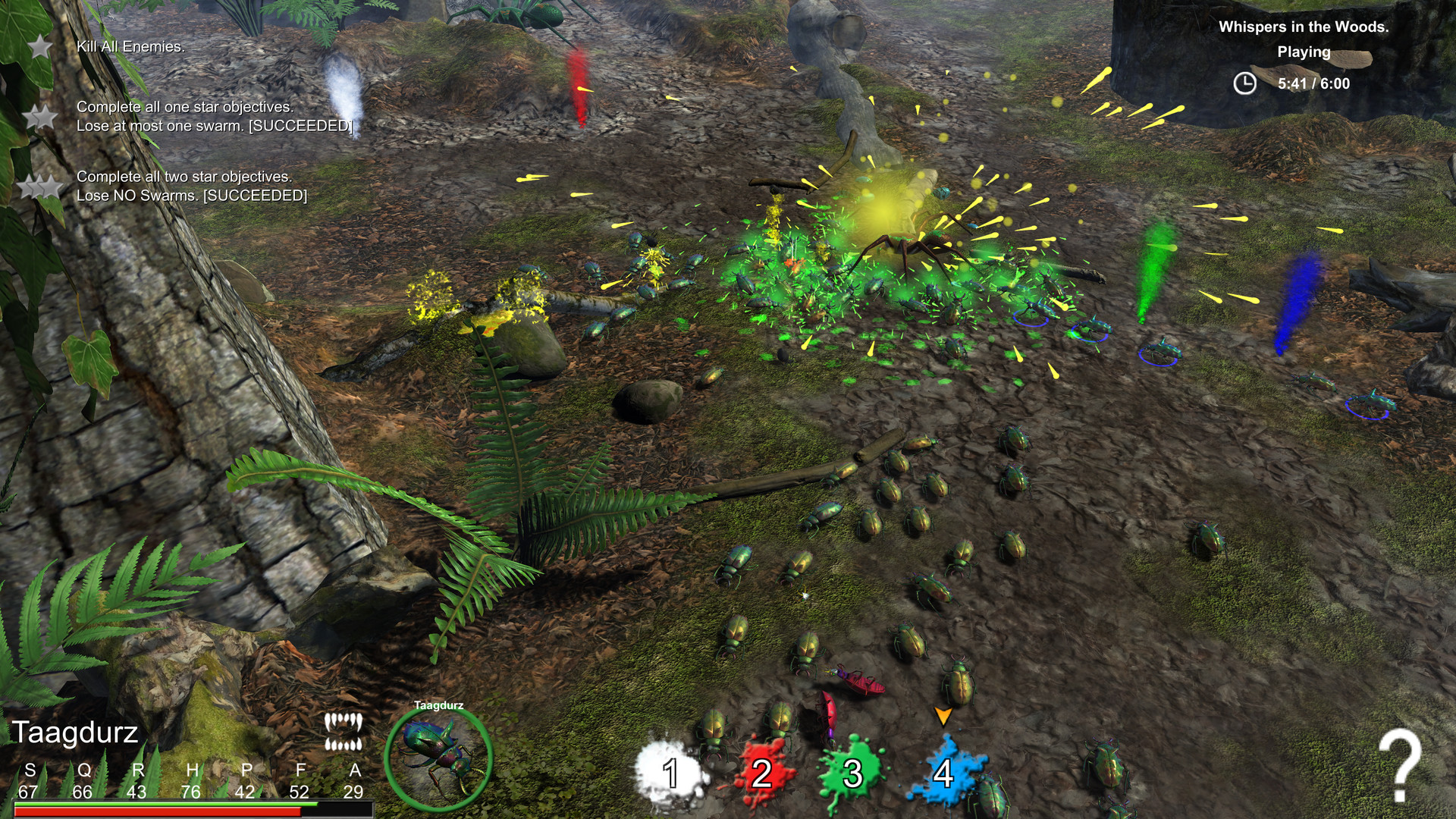
Task: Click the Lose NO Swarms SUCCEEDED text
Action: tap(192, 197)
